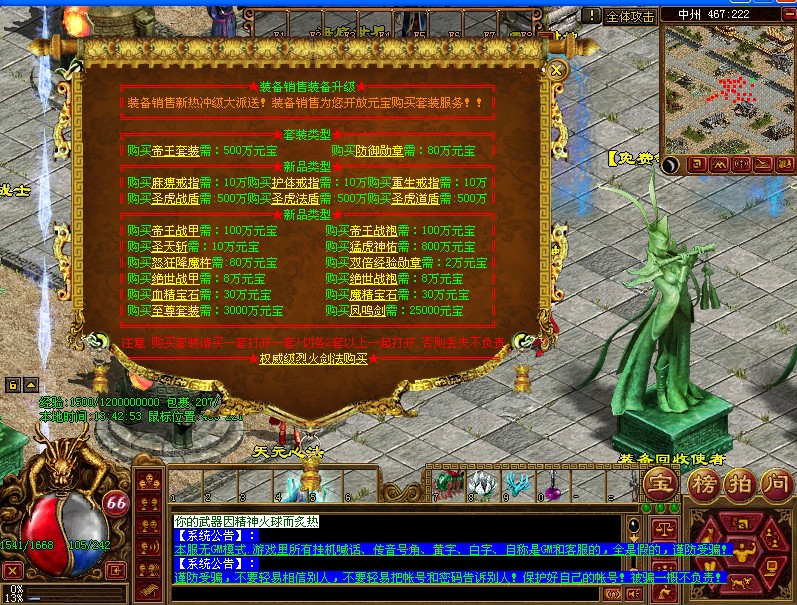This screenshot has width=797, height=605.
Task: Choose the 重生戒指 purchase link
Action: point(415,183)
